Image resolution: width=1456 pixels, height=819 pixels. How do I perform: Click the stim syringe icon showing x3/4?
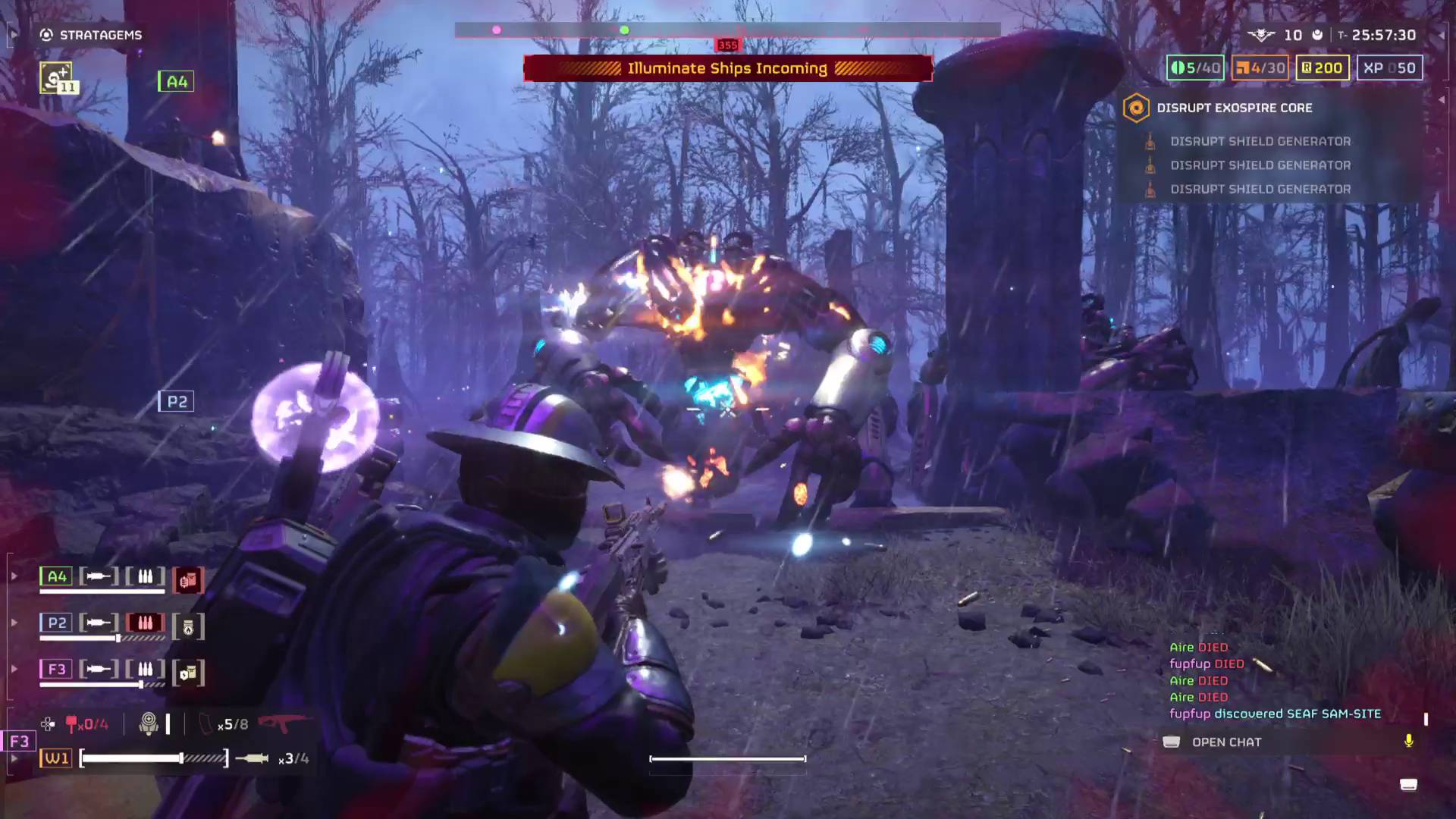tap(250, 757)
